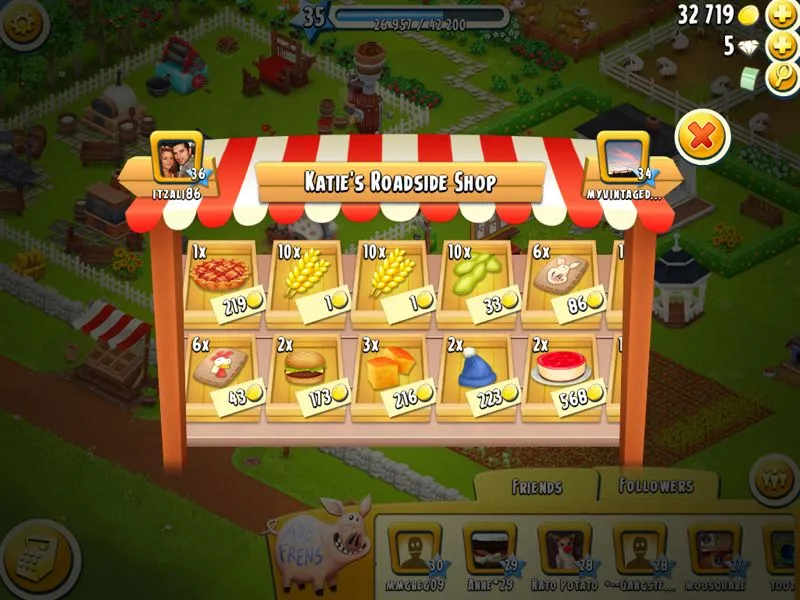Open the settings gear menu
This screenshot has width=800, height=600.
click(23, 22)
